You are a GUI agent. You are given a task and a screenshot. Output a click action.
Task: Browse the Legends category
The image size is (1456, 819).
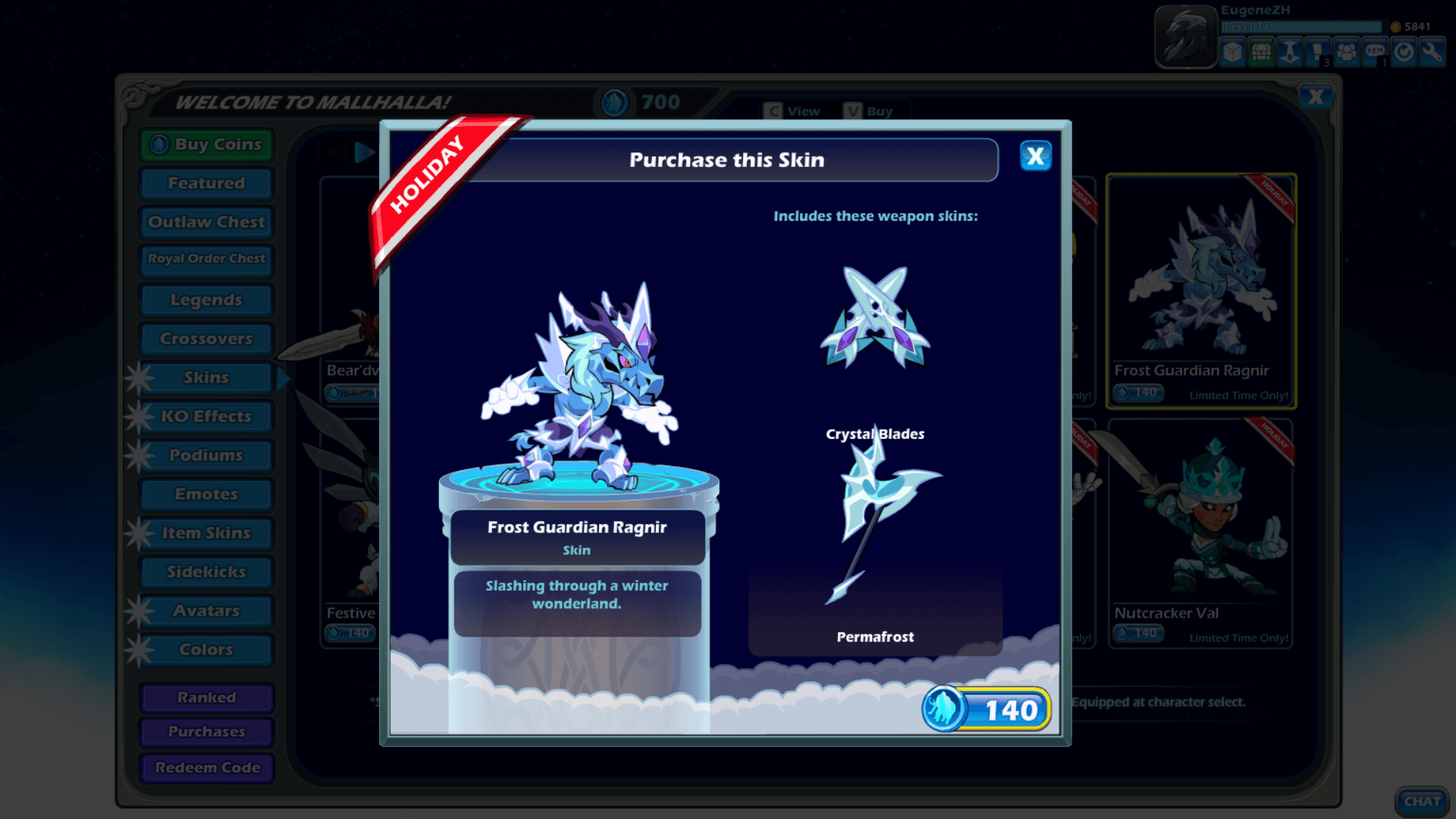click(x=206, y=300)
